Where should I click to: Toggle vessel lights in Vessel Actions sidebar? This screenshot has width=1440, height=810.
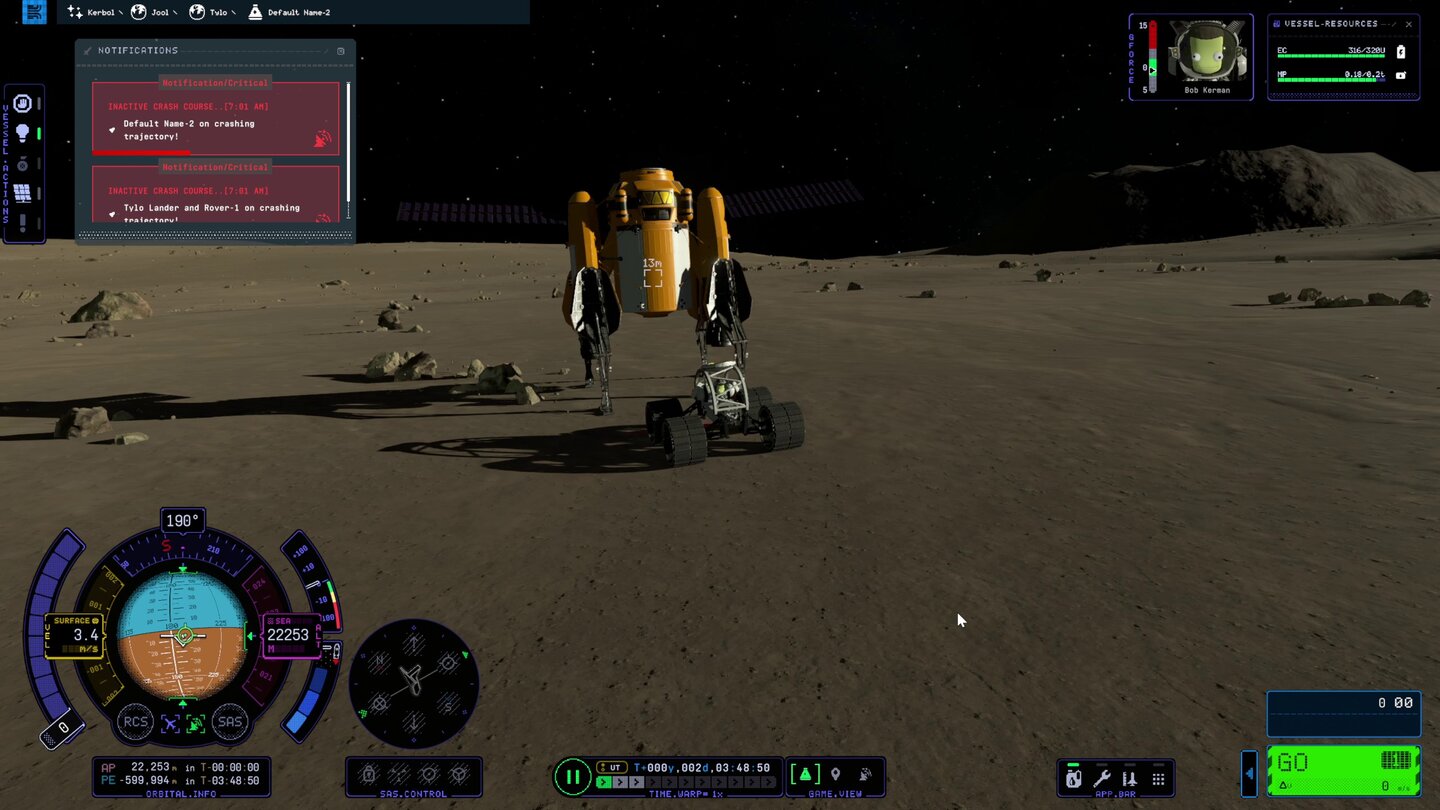point(24,131)
